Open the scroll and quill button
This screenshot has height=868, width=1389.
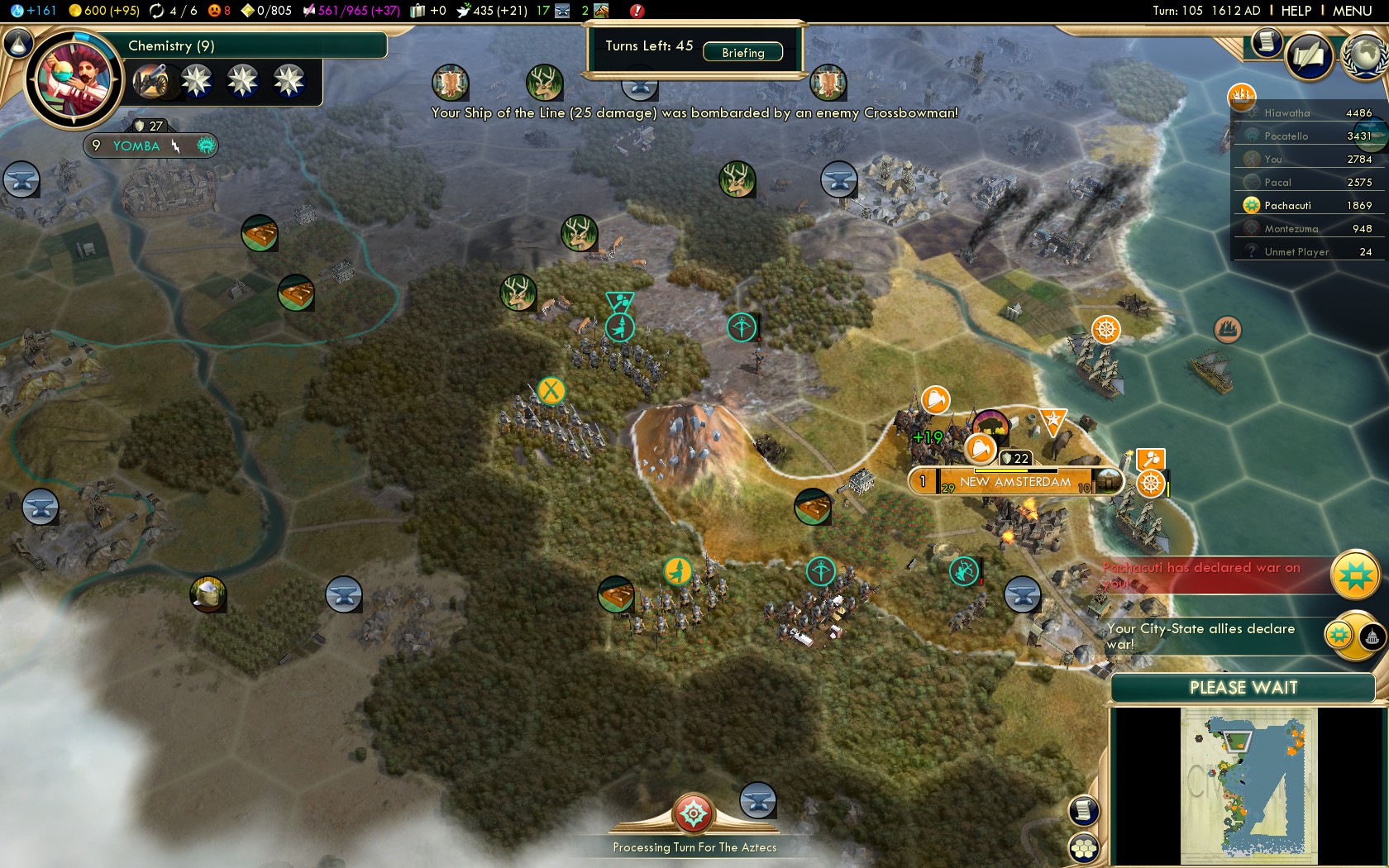tap(1310, 55)
